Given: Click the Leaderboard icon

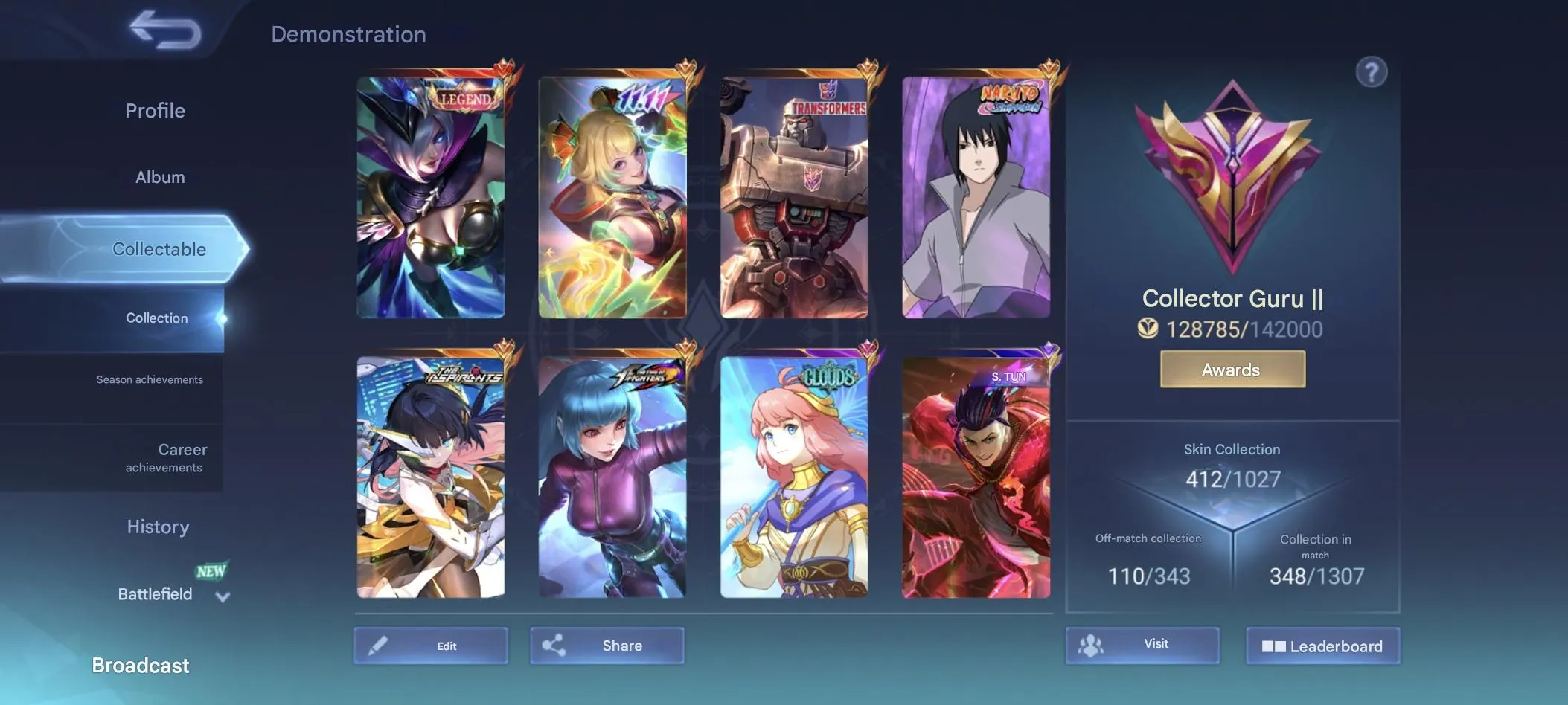Looking at the screenshot, I should (x=1276, y=646).
